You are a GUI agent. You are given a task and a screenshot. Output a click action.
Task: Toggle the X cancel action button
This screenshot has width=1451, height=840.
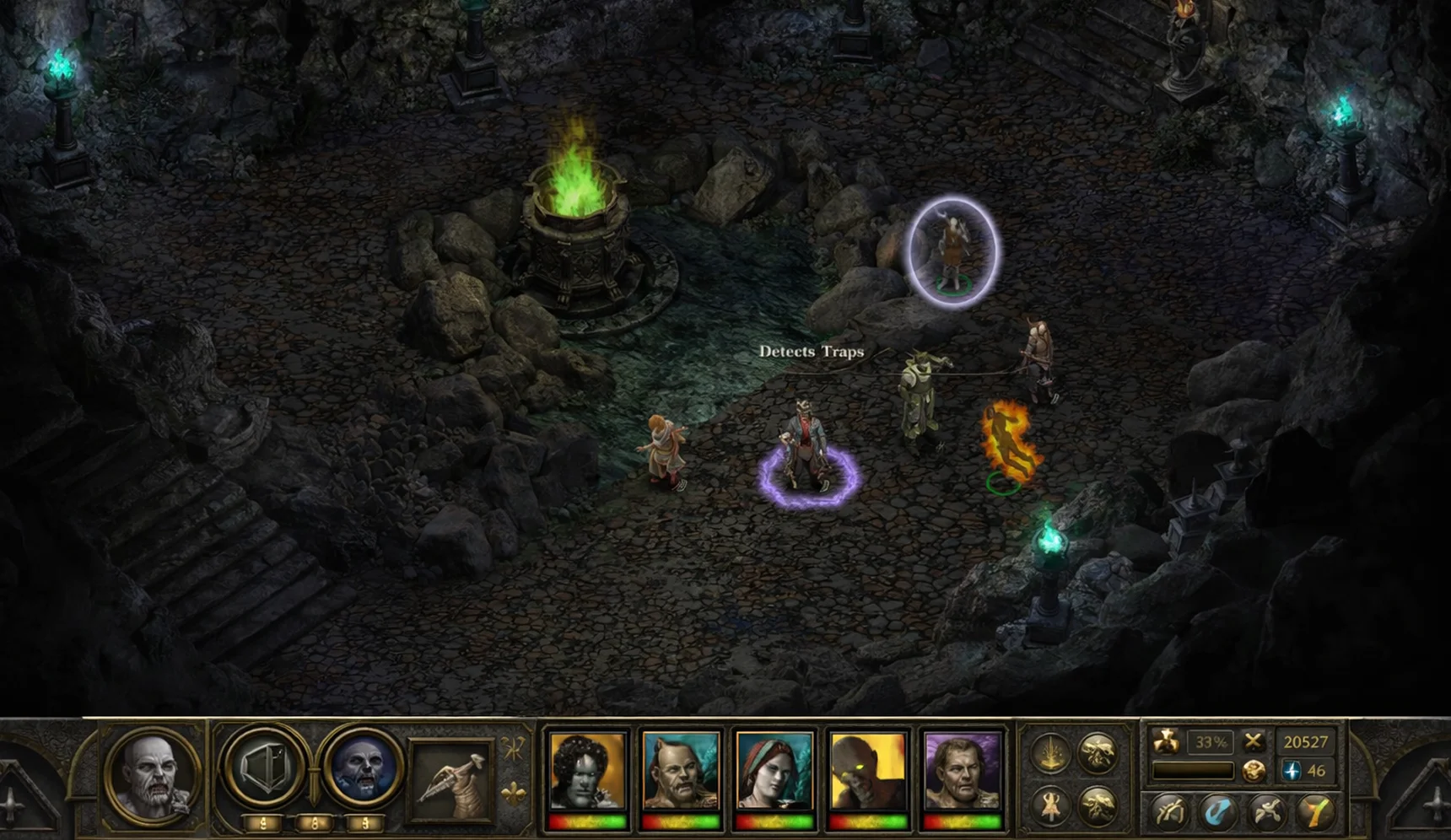pyautogui.click(x=1254, y=742)
